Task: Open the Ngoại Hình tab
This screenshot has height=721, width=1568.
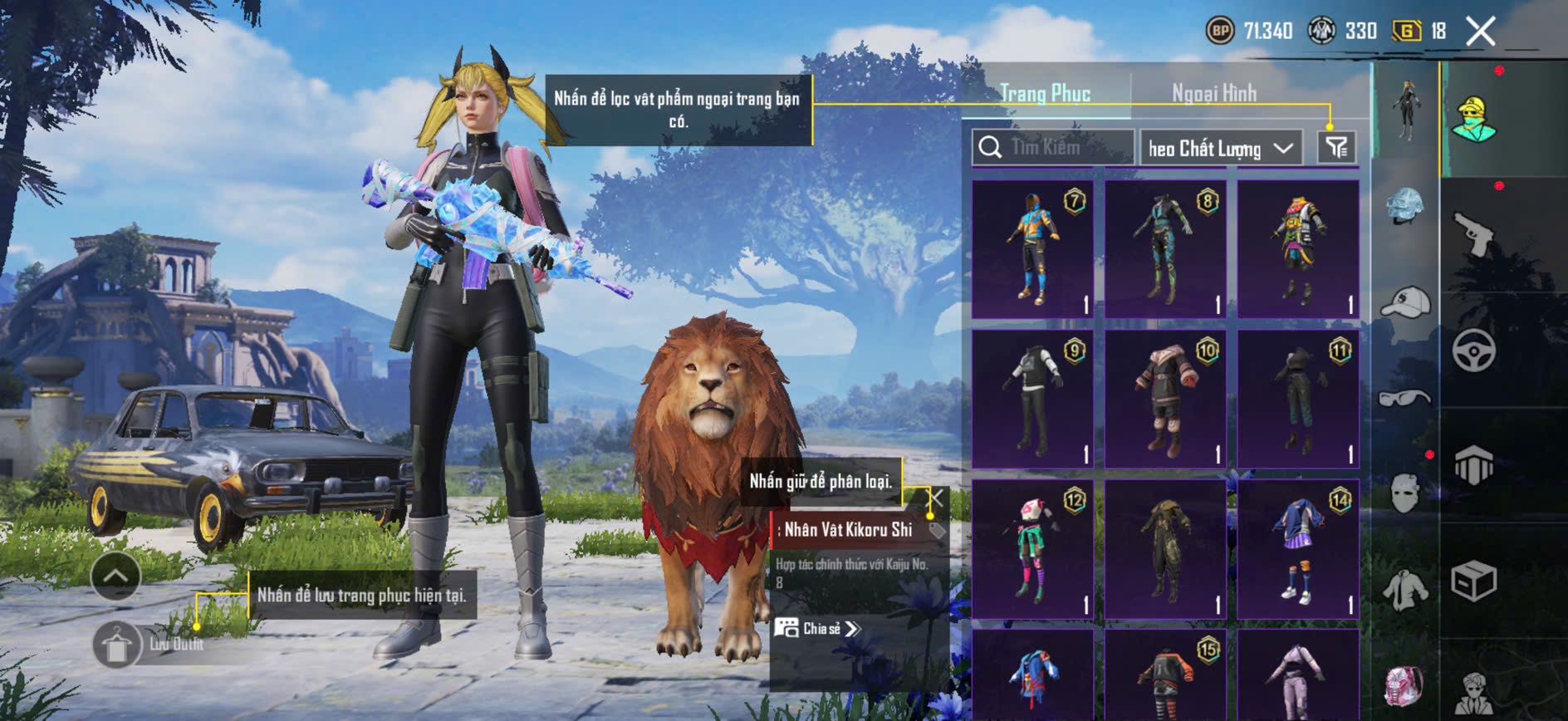Action: tap(1213, 93)
